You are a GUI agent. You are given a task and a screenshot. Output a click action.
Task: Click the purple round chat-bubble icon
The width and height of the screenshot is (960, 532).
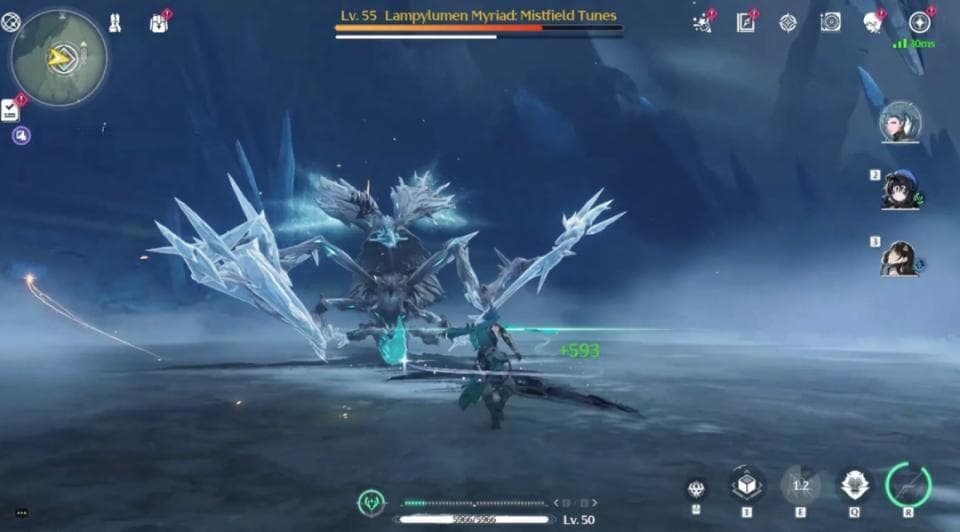[x=21, y=135]
